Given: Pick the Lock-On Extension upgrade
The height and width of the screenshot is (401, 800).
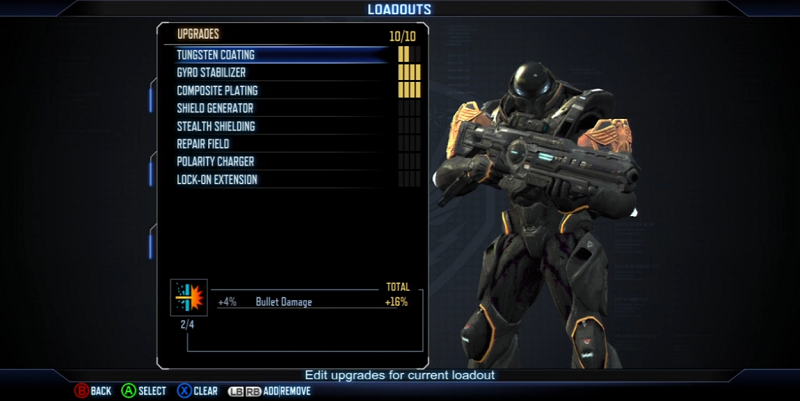Looking at the screenshot, I should [x=217, y=180].
